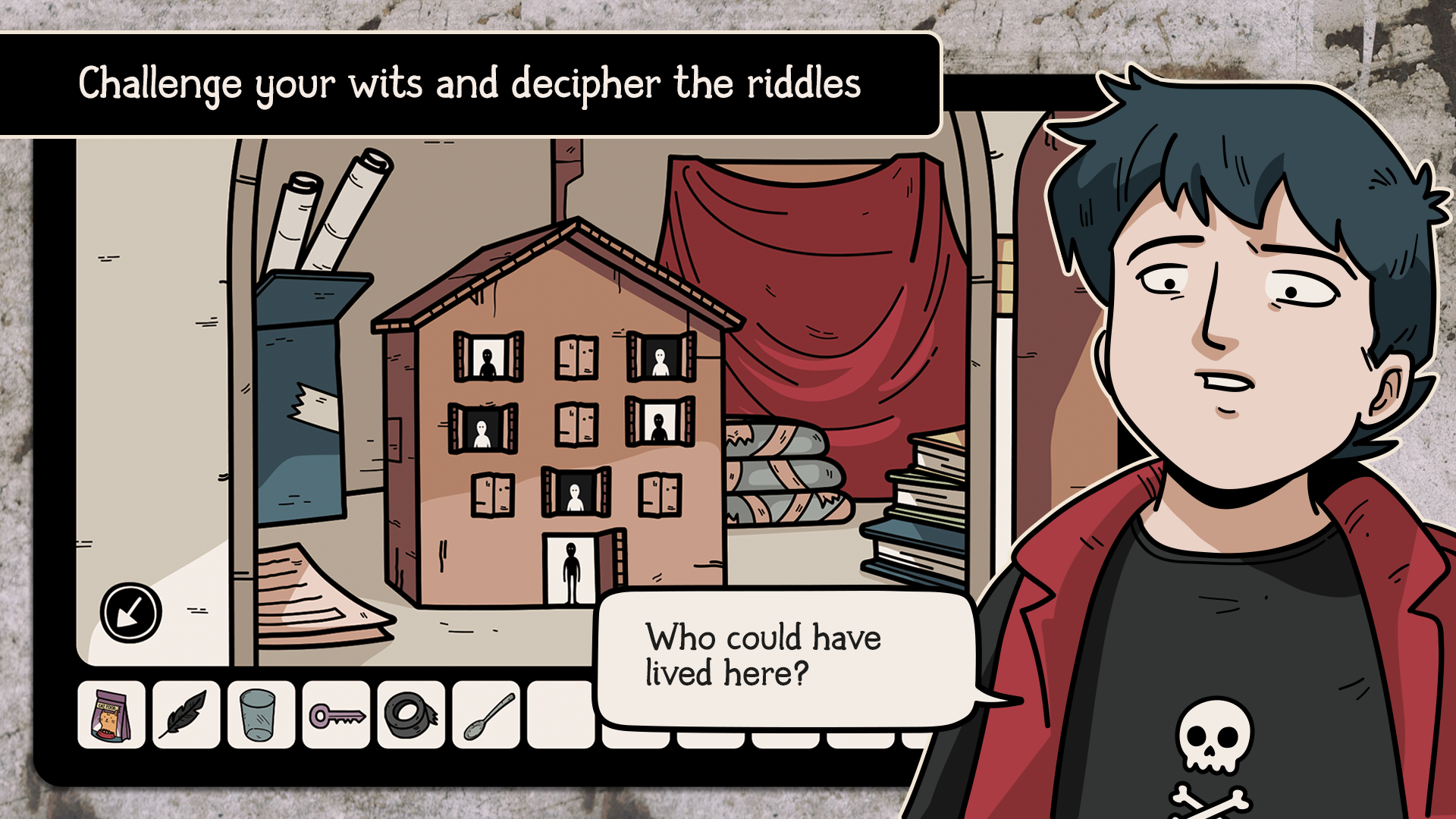Read the 'Challenge your wits' banner

click(470, 85)
